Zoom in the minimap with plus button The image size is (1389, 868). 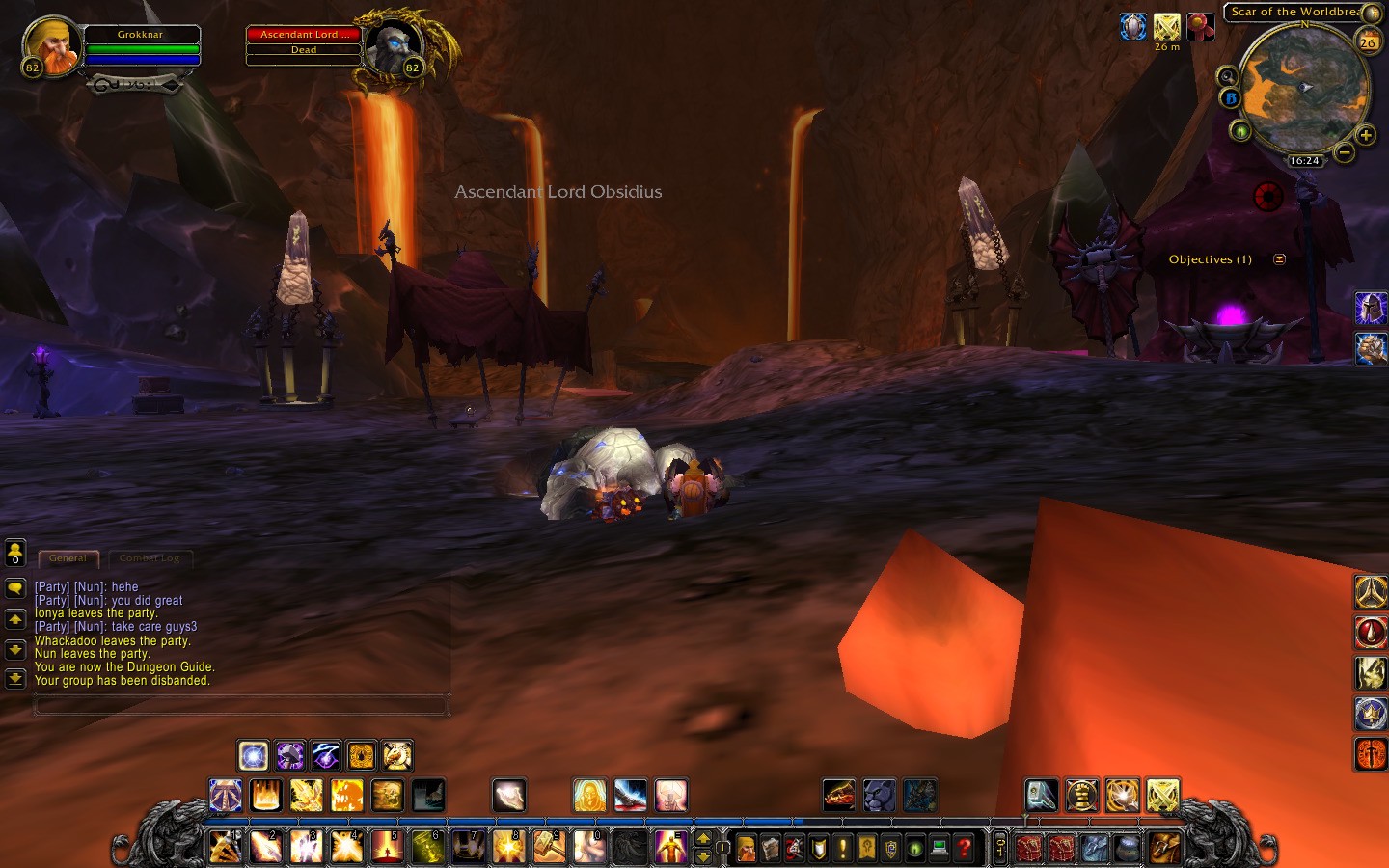1365,136
